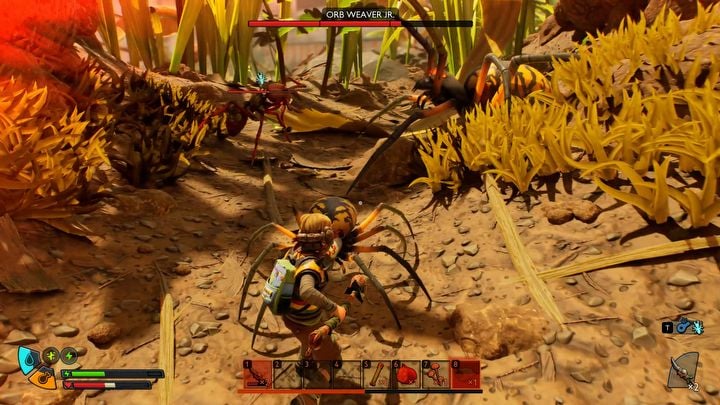Image resolution: width=720 pixels, height=405 pixels.
Task: Click the green sparkle status effect icon
Action: [51, 355]
